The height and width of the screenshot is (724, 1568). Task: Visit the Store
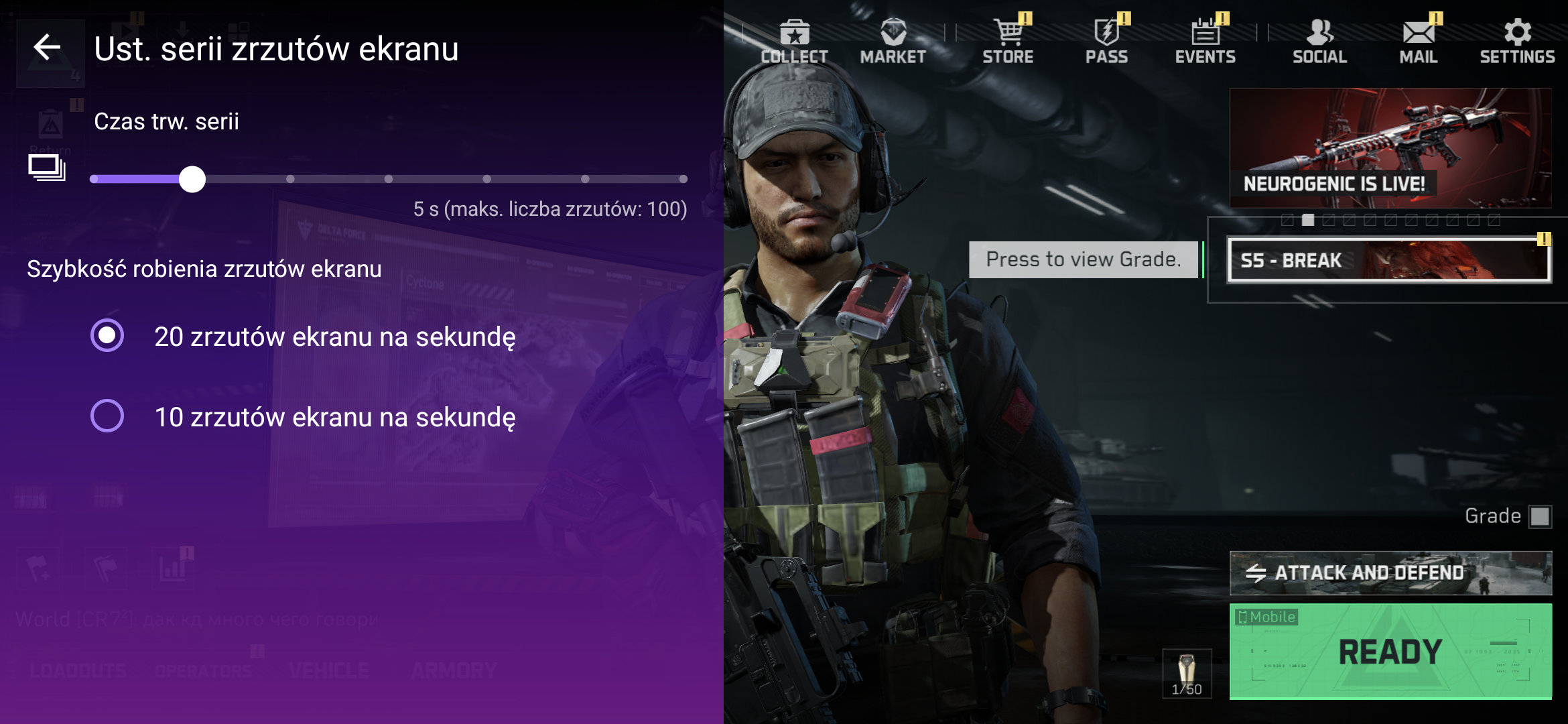(x=1008, y=42)
